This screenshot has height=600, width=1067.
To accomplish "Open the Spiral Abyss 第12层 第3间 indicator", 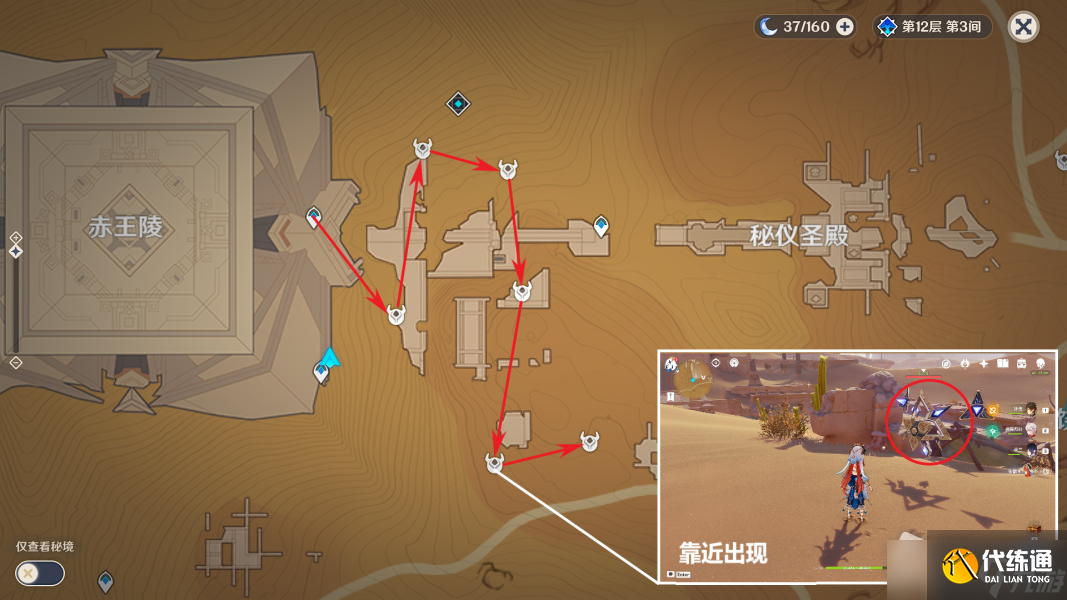I will (x=933, y=27).
